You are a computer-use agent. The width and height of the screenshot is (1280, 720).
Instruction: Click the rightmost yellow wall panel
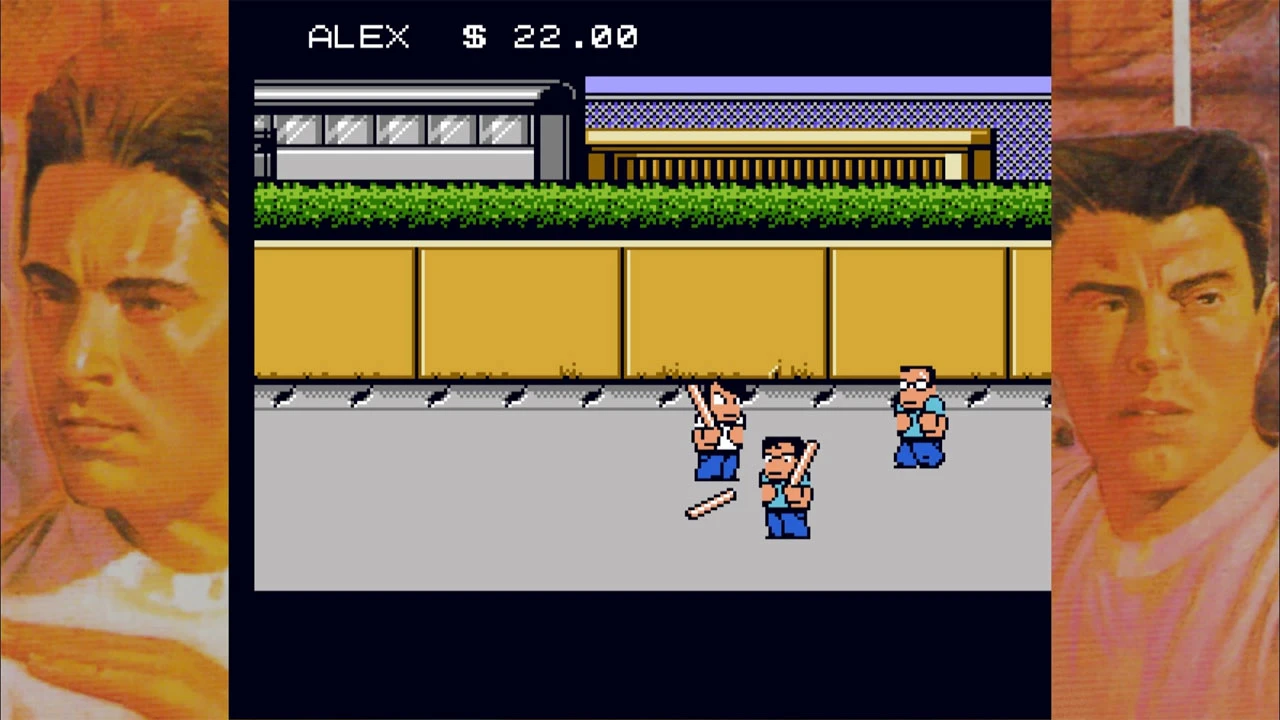1030,310
